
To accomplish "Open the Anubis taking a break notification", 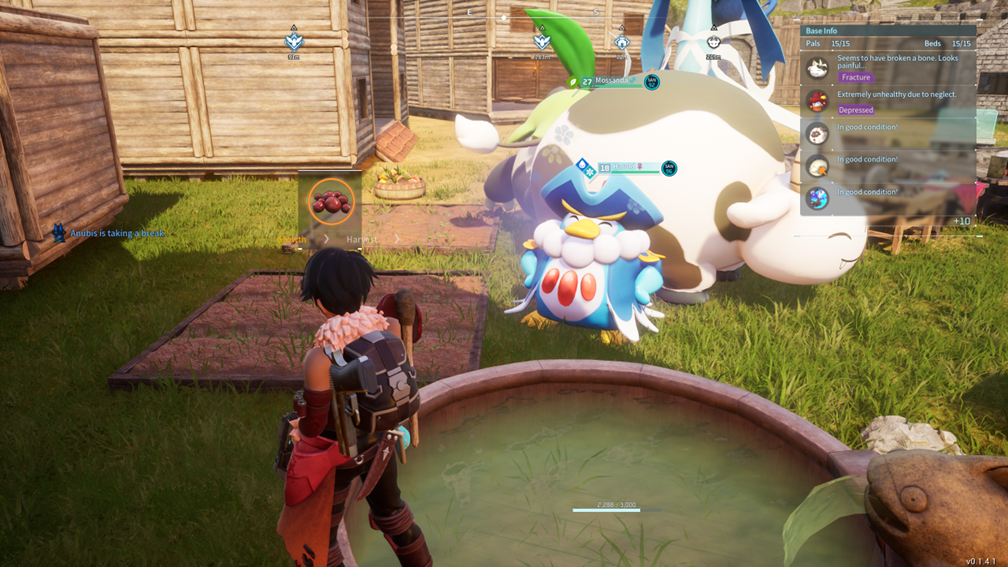I will coord(110,233).
